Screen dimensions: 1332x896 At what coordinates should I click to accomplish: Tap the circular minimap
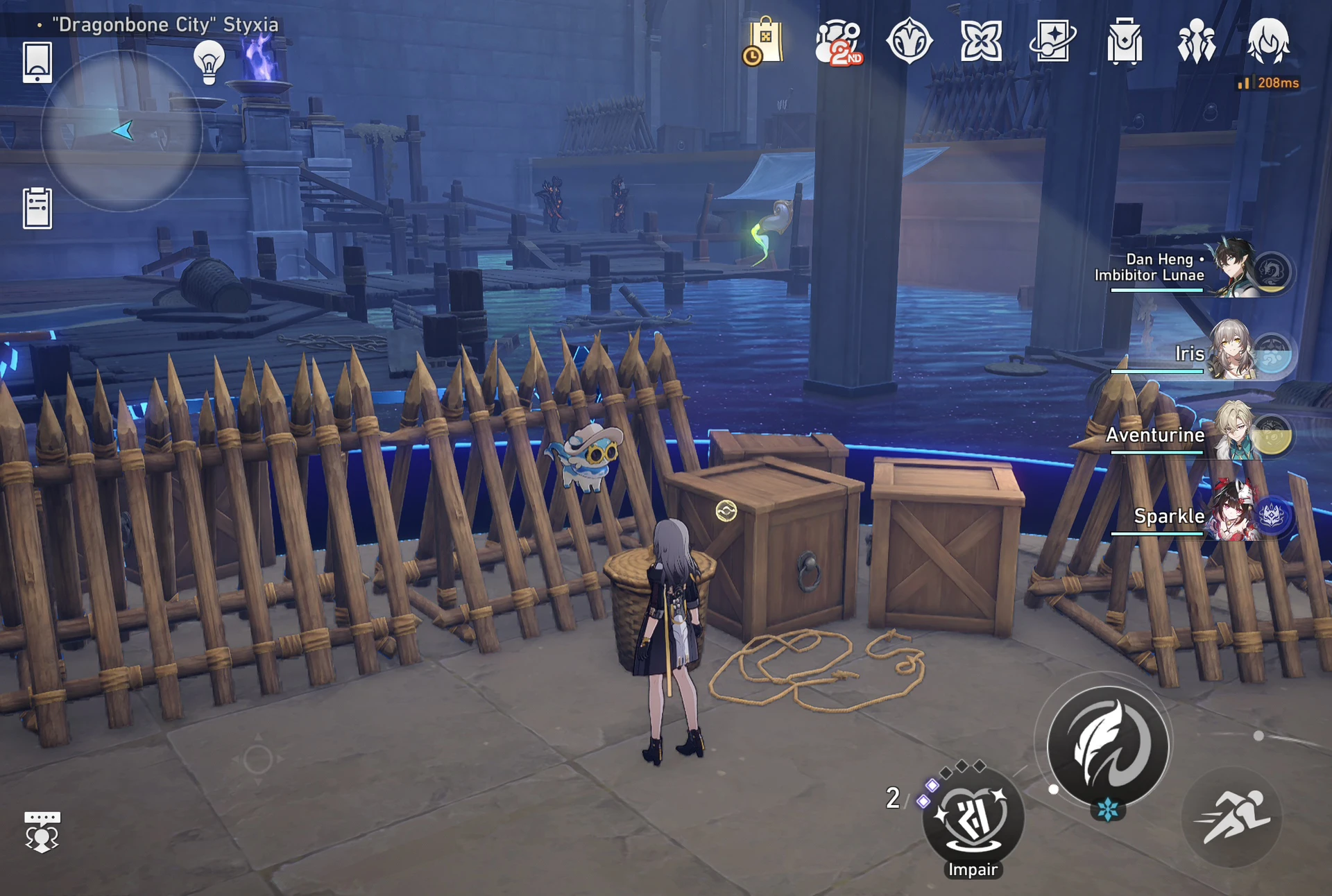122,130
